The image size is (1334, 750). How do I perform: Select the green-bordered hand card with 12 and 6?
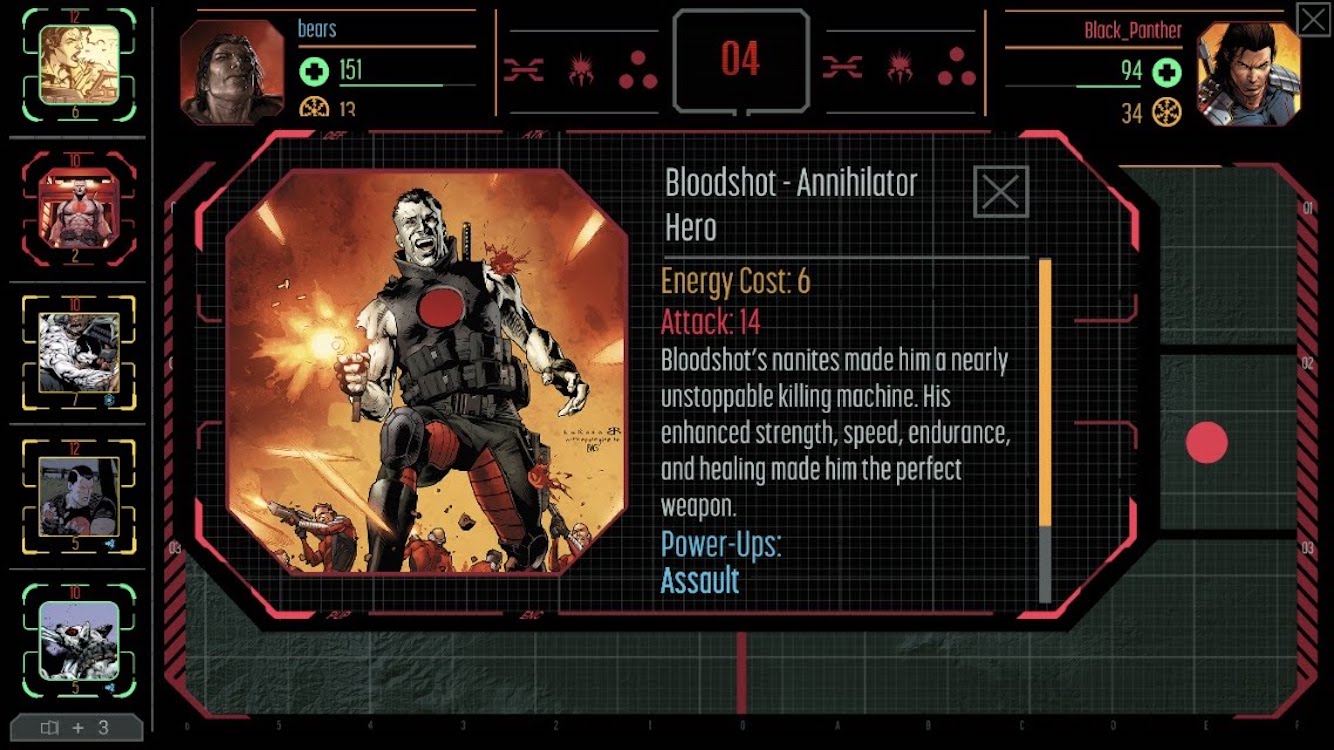(79, 65)
